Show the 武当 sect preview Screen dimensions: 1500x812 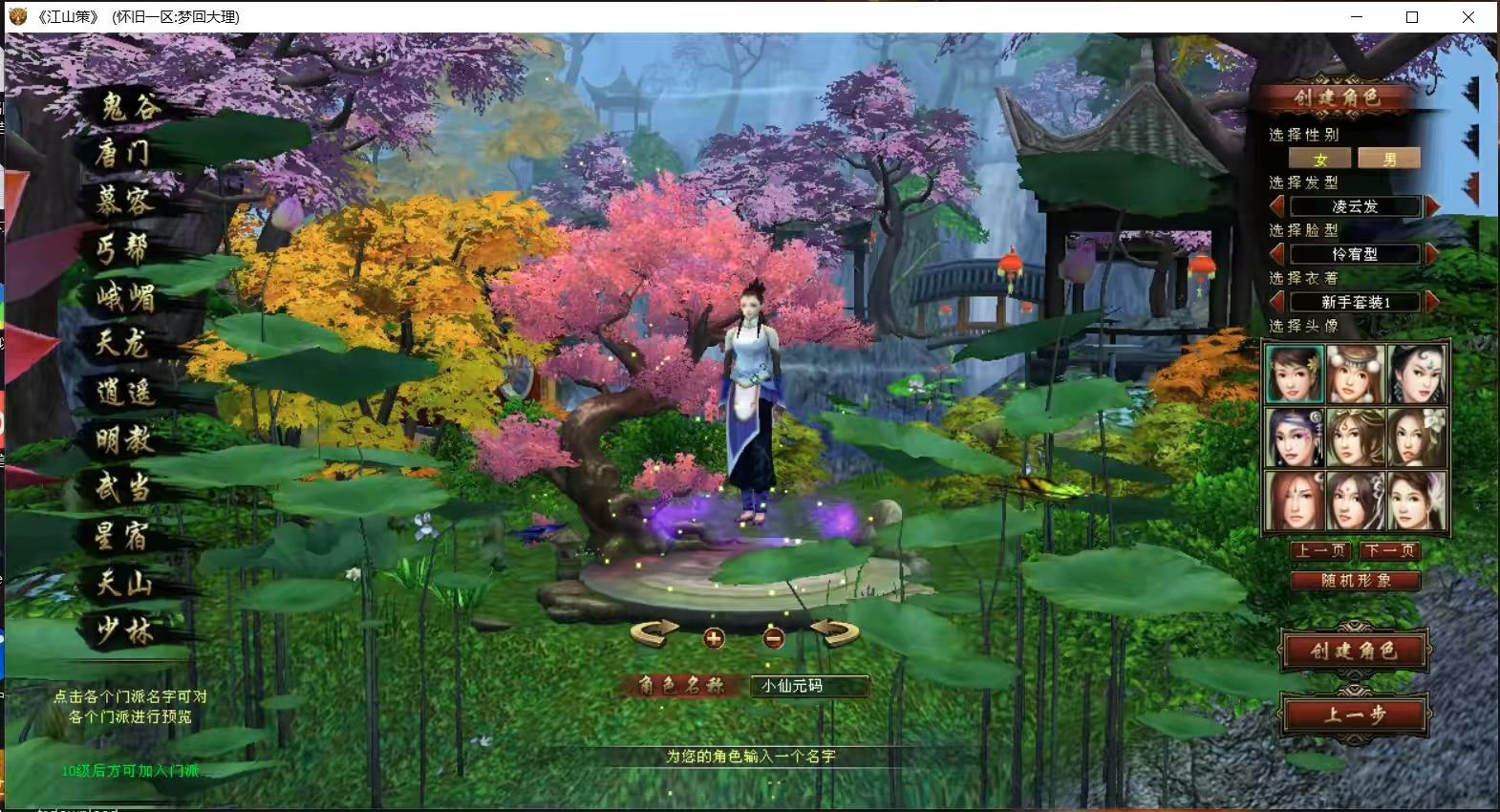coord(122,487)
